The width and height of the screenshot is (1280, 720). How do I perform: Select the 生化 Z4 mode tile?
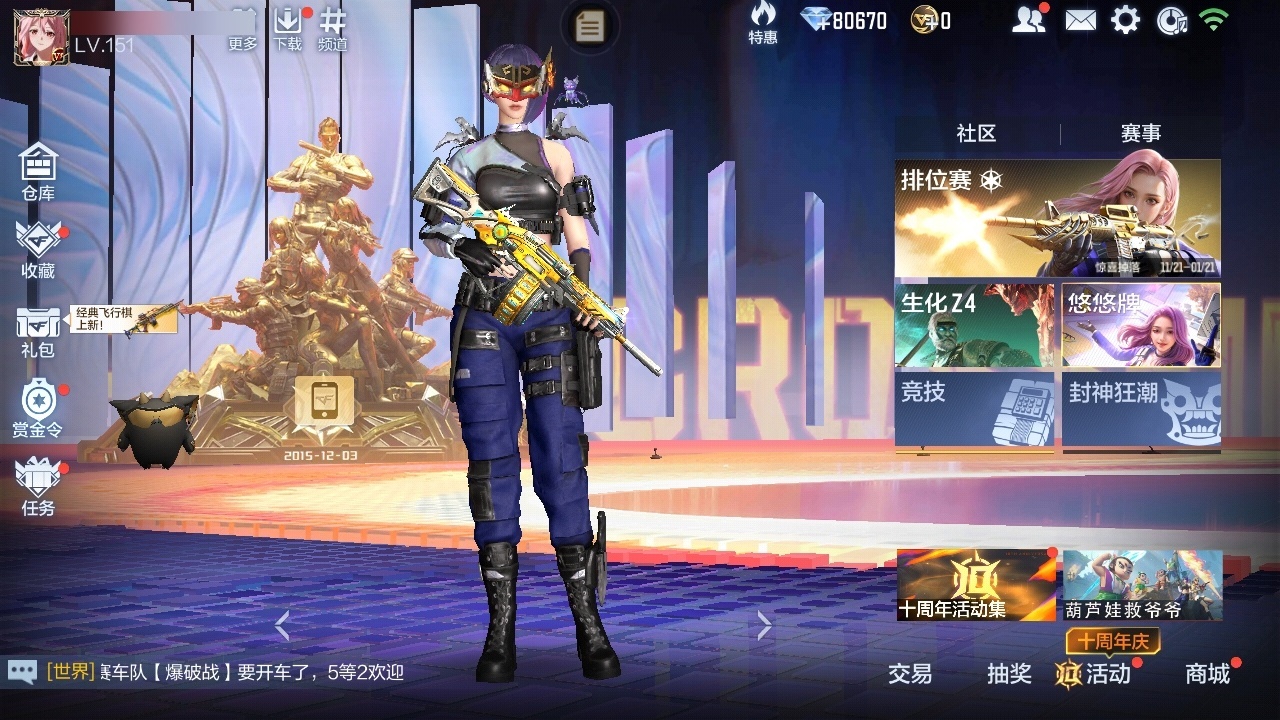pyautogui.click(x=974, y=326)
